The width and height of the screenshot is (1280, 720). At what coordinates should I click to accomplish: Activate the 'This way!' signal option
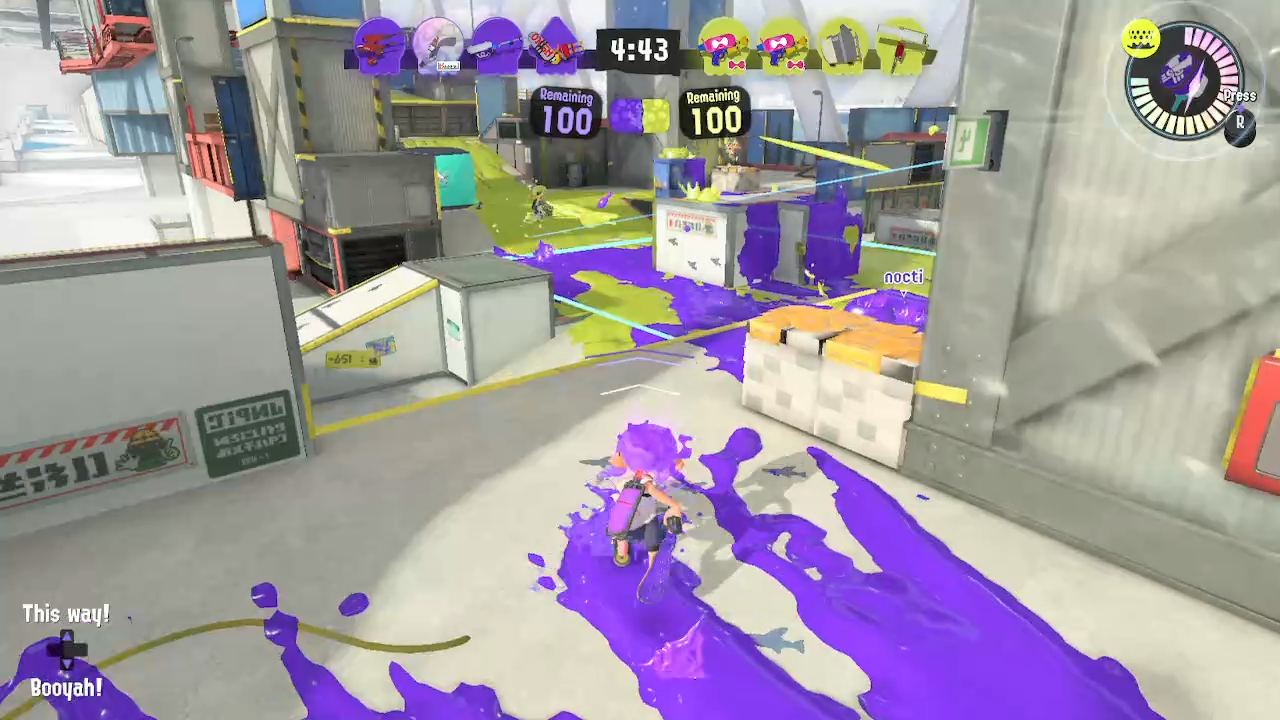tap(65, 614)
